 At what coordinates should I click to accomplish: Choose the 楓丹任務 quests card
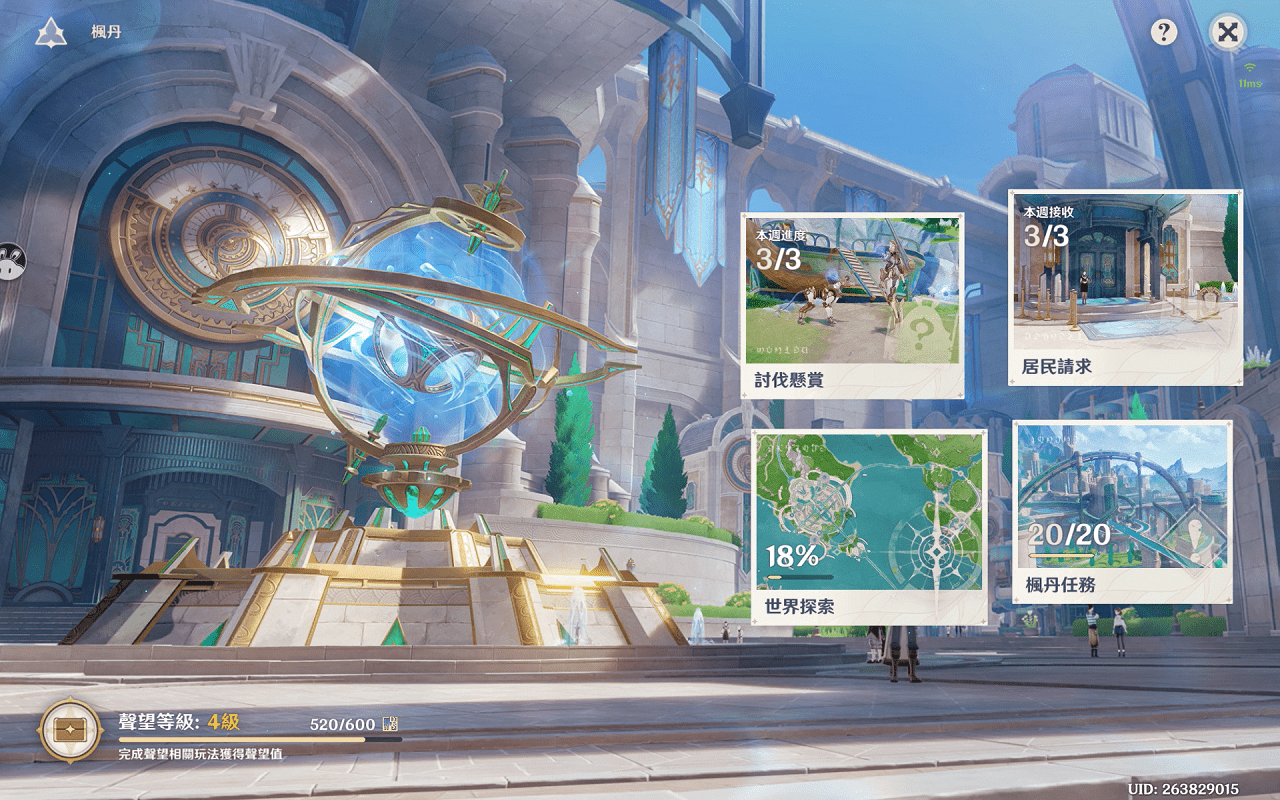[1122, 511]
